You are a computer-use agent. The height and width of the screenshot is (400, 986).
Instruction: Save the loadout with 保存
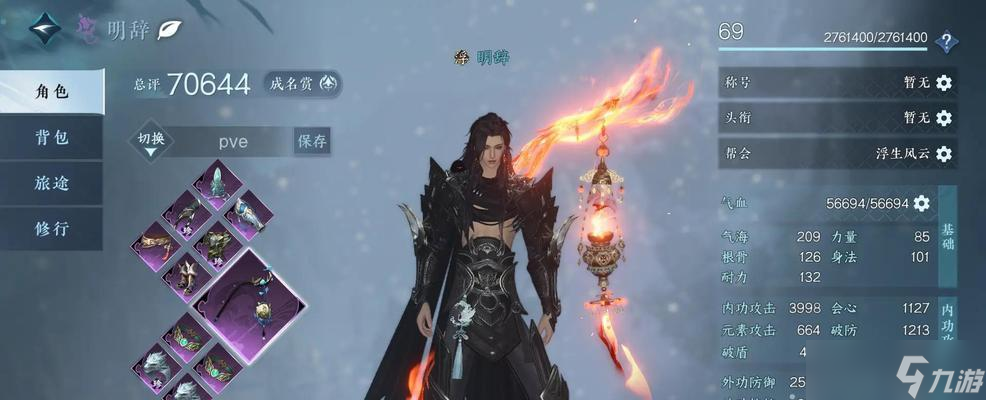pyautogui.click(x=311, y=141)
